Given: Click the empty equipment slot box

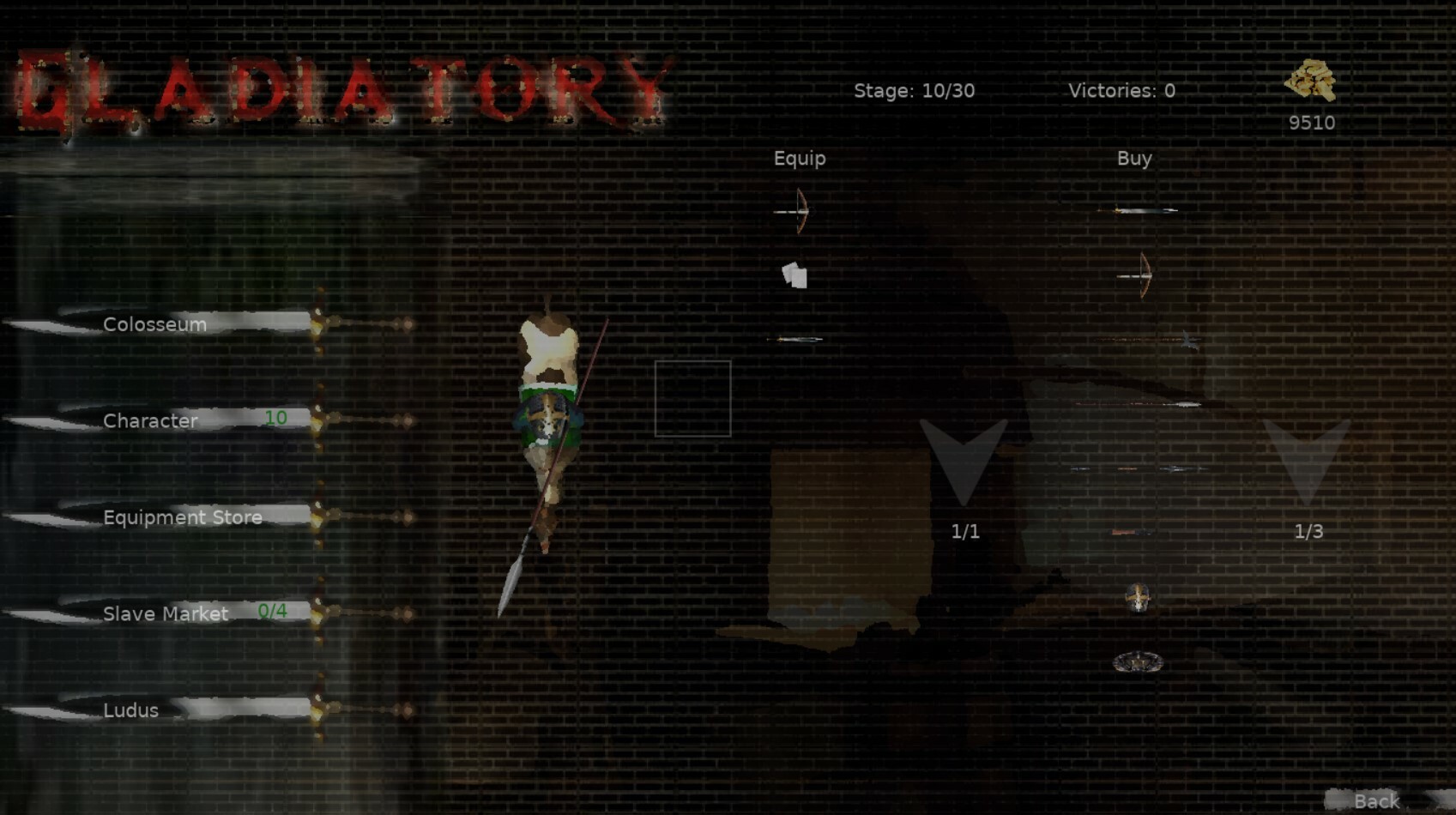Looking at the screenshot, I should point(692,397).
